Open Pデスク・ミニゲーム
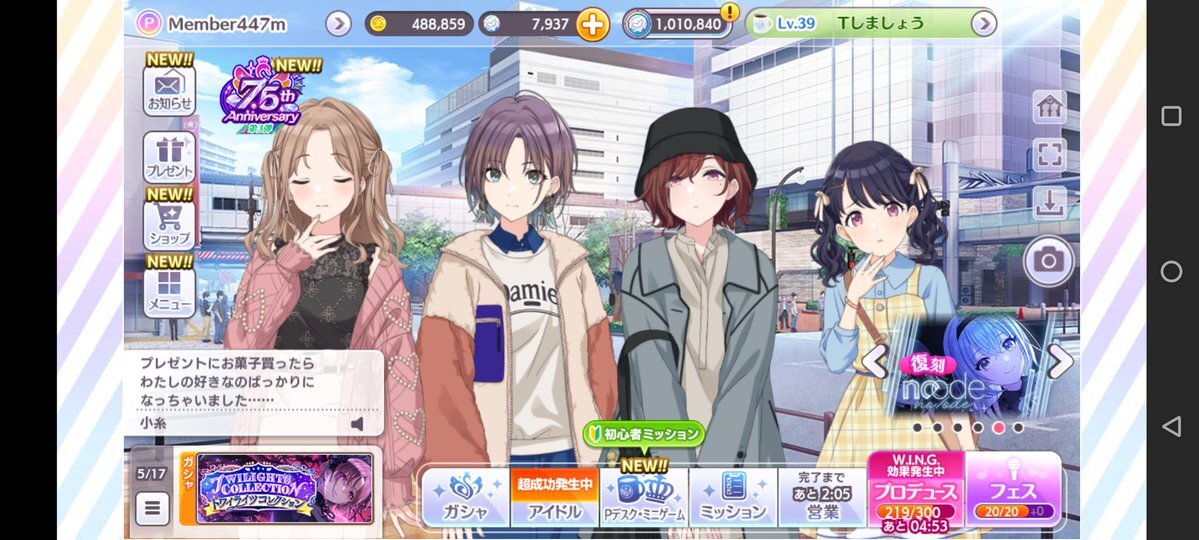 click(x=644, y=497)
